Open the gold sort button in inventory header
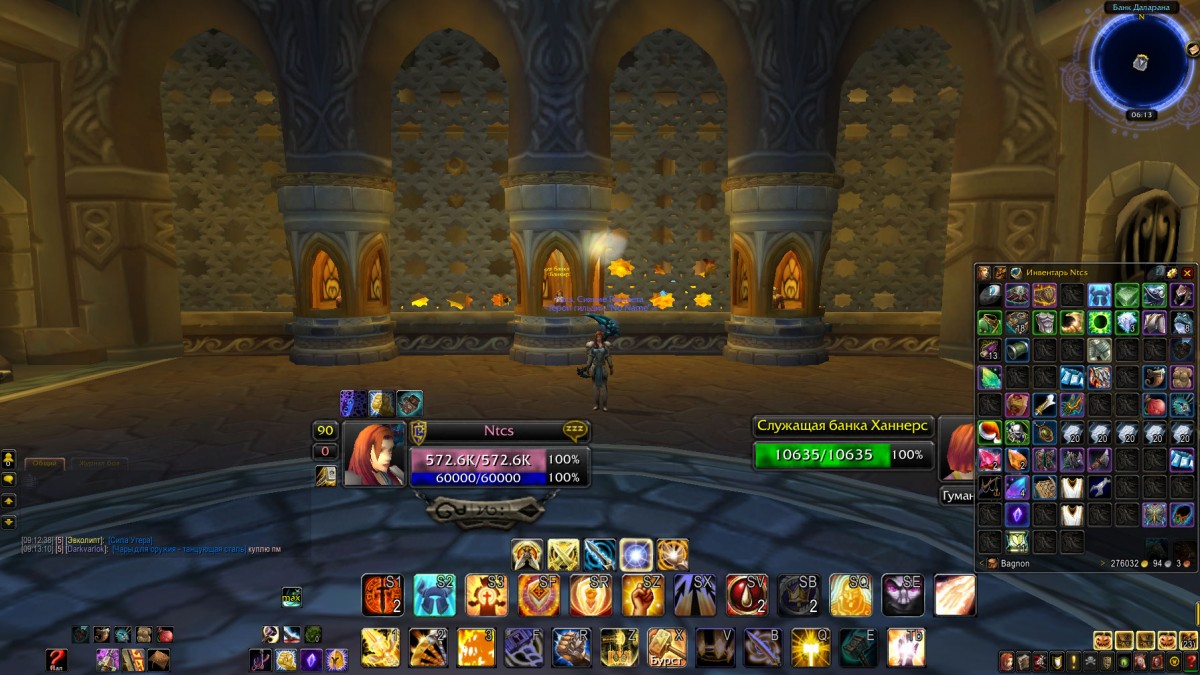The height and width of the screenshot is (675, 1200). click(1172, 272)
